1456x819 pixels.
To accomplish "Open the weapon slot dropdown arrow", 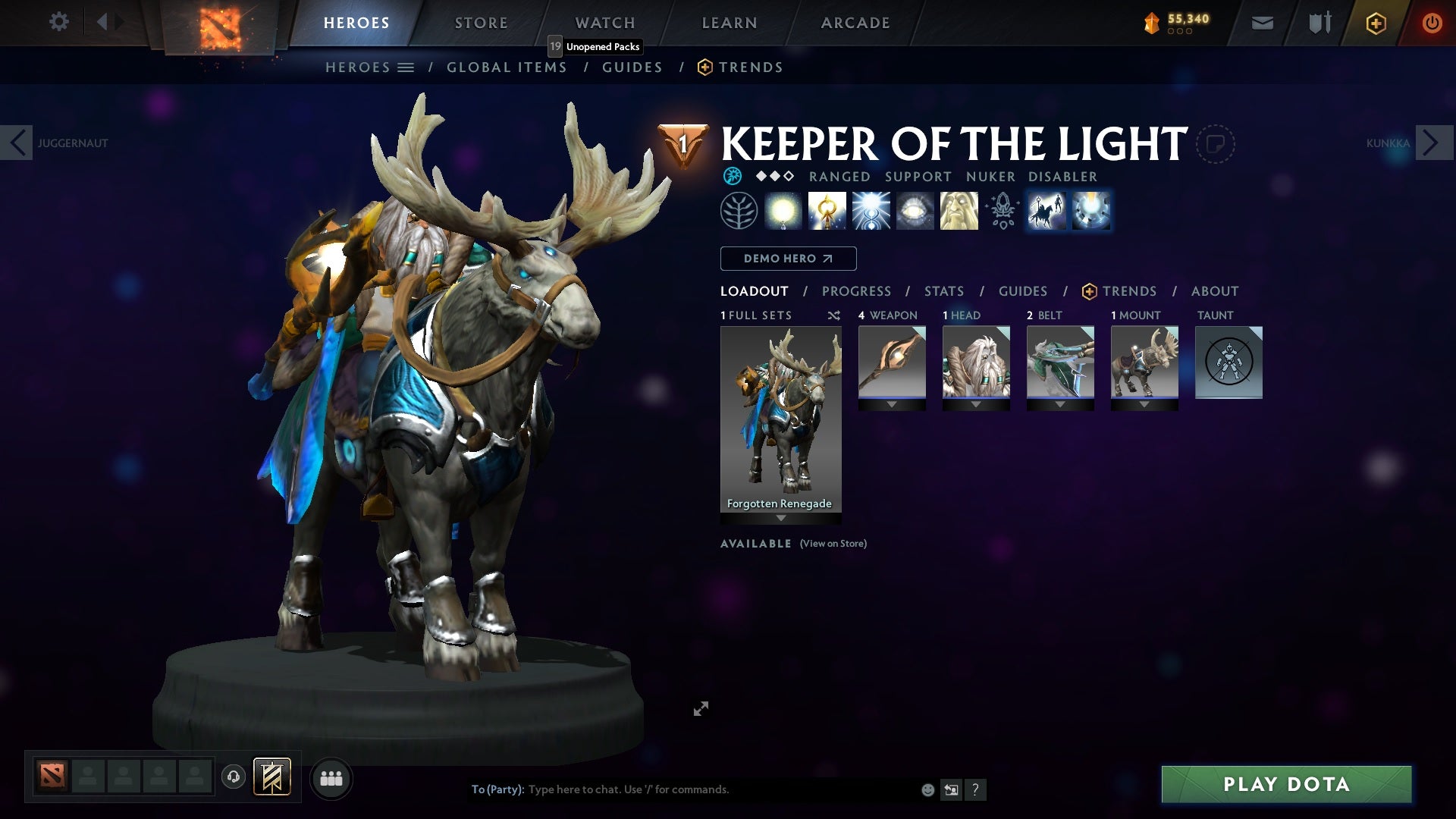I will pos(892,404).
